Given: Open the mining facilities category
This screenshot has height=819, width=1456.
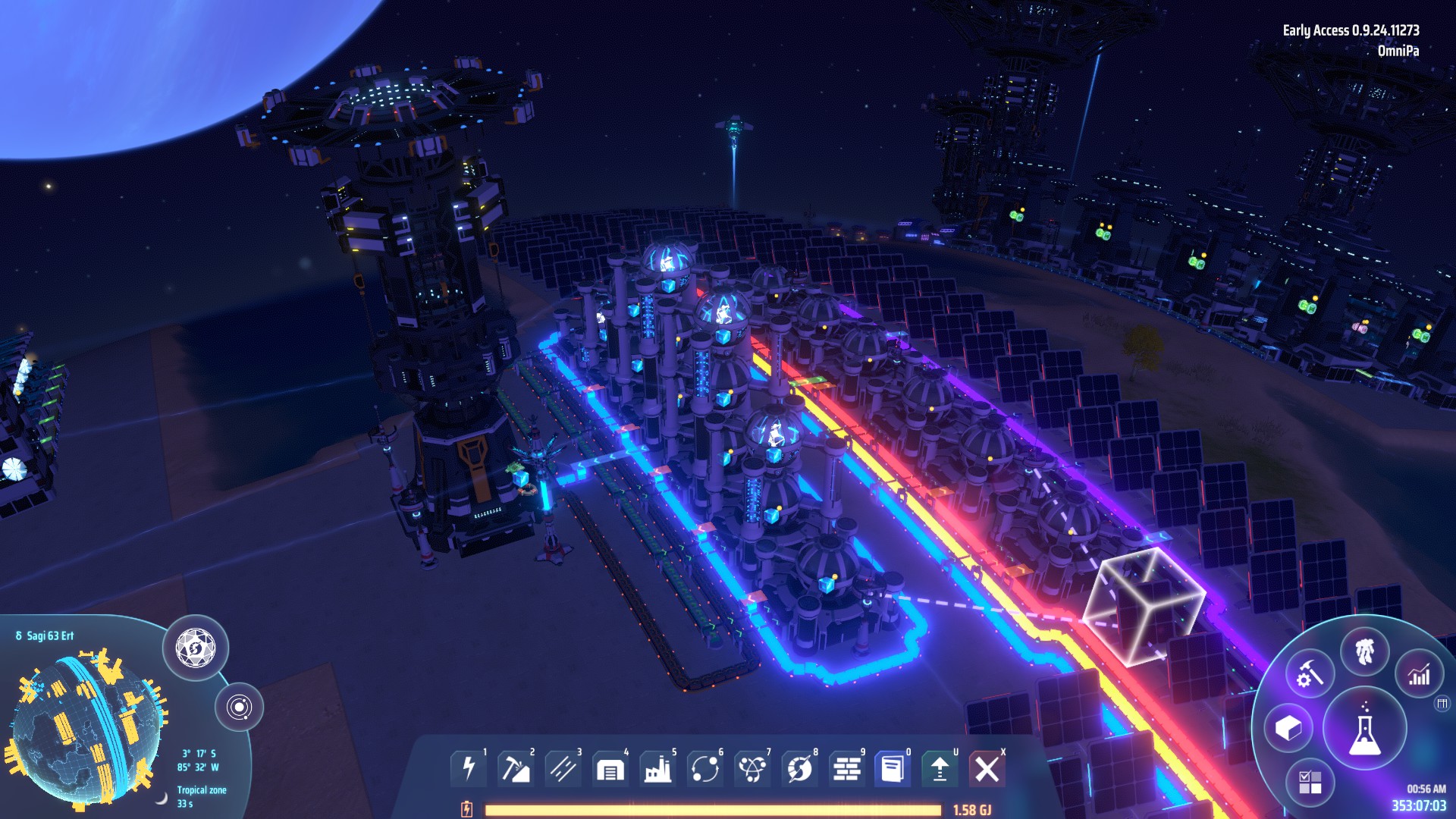Looking at the screenshot, I should (516, 768).
